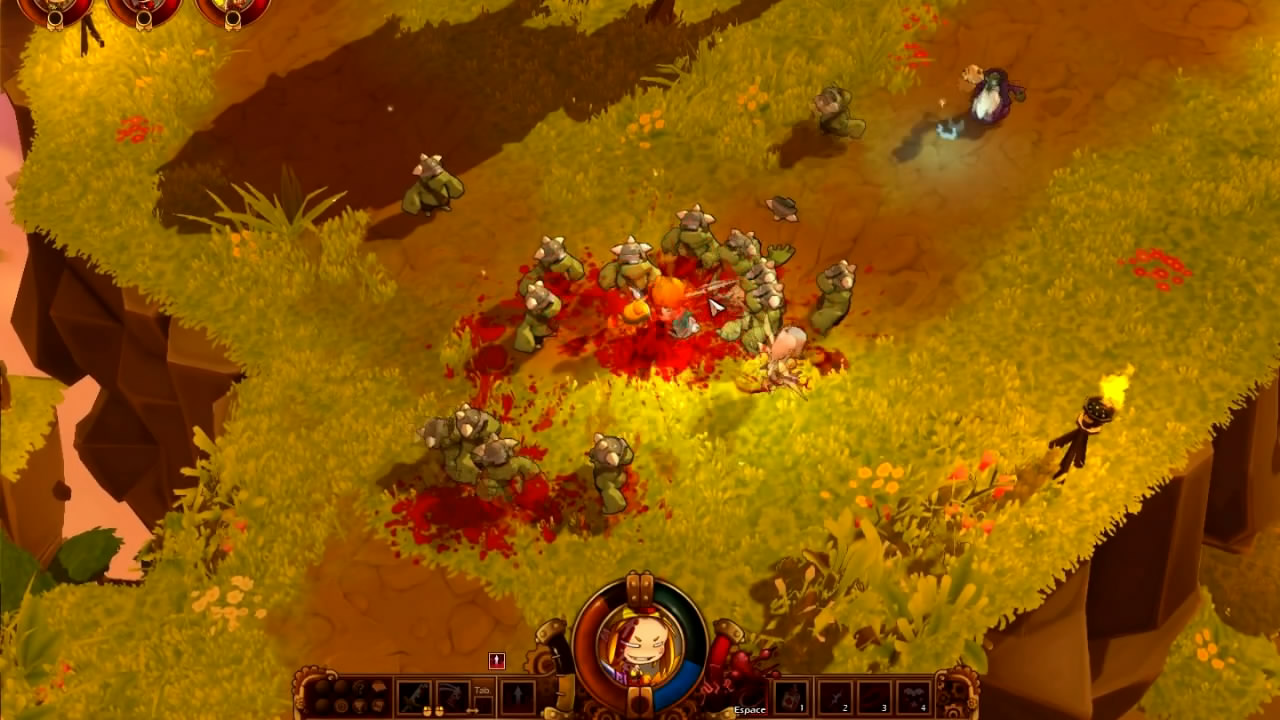Use the skill in slot 2
1280x720 pixels.
pyautogui.click(x=834, y=696)
